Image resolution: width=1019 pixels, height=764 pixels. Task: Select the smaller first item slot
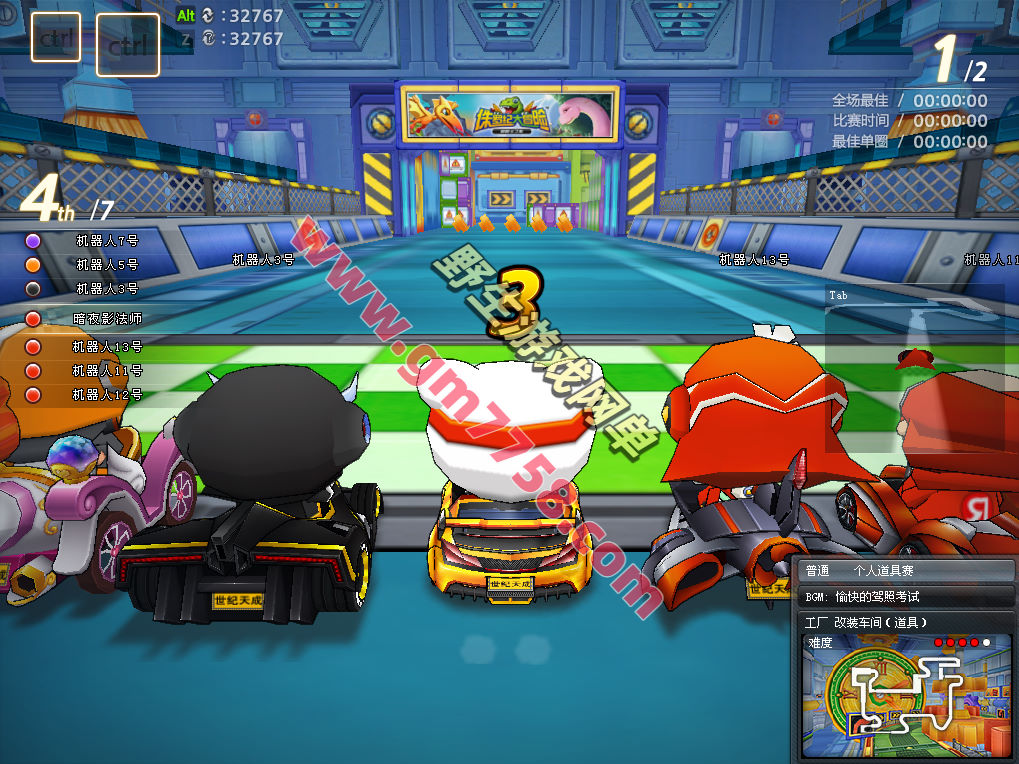point(56,37)
